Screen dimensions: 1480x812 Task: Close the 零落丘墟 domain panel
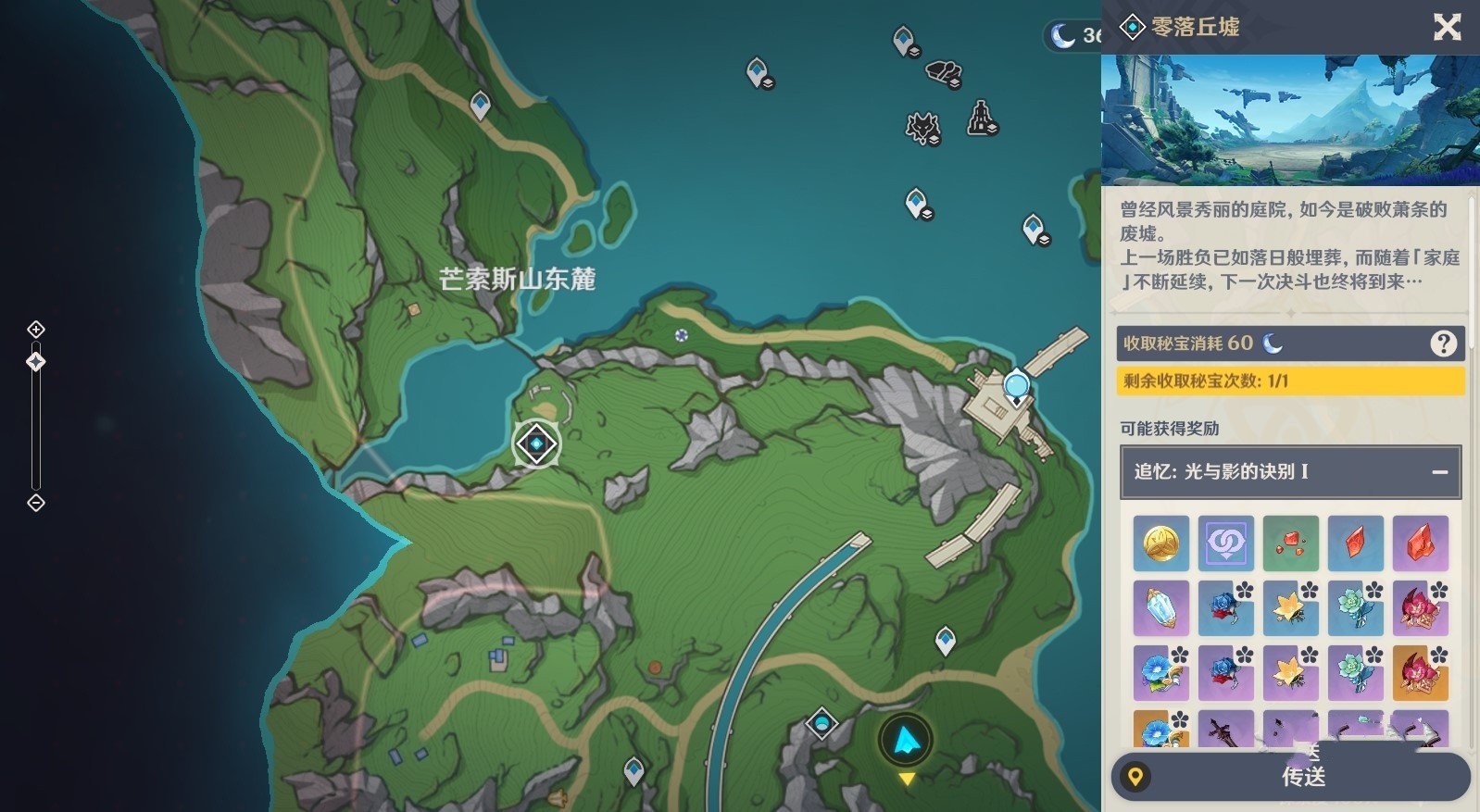pos(1447,27)
